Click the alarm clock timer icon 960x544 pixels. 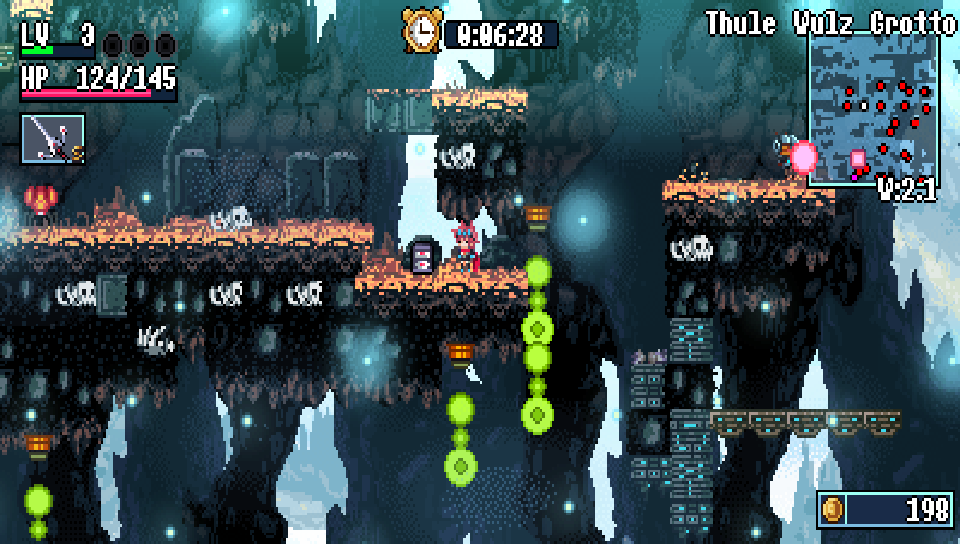pos(422,31)
